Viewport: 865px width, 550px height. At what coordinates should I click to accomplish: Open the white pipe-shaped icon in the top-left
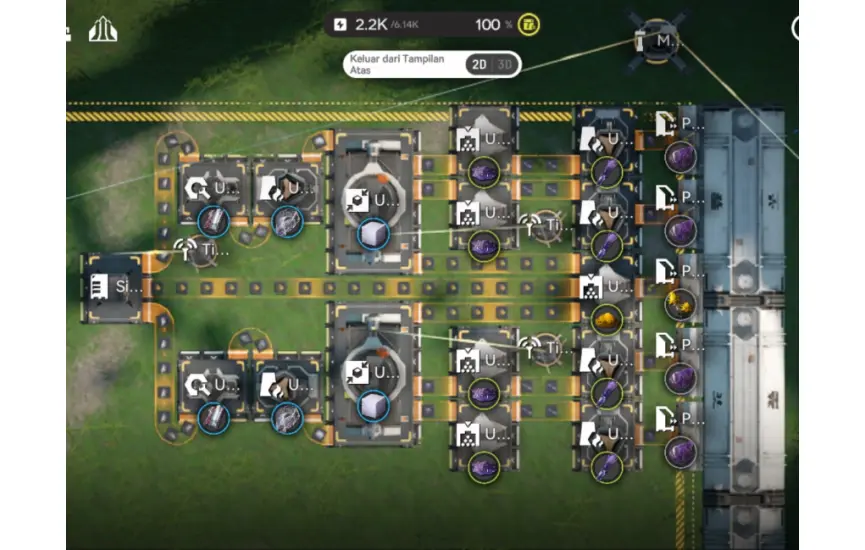pyautogui.click(x=103, y=30)
